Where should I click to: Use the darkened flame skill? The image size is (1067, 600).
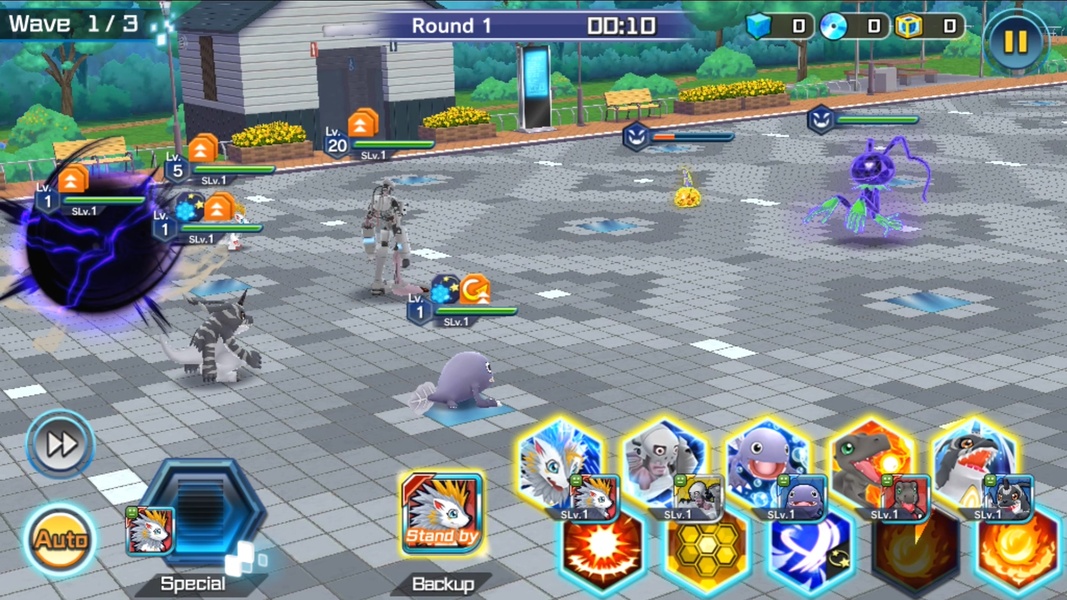pos(915,551)
